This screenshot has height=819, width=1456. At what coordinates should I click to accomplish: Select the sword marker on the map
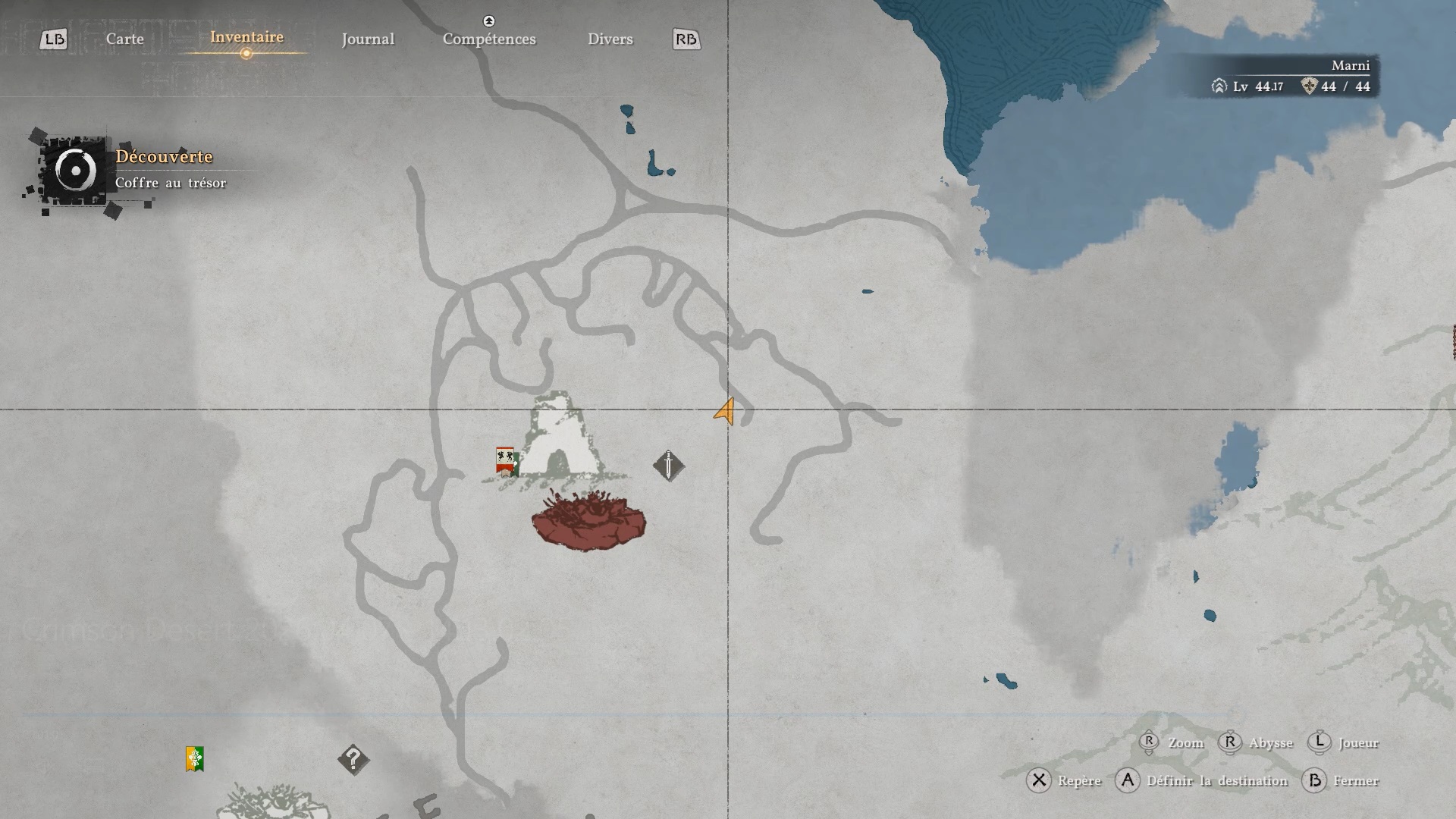[668, 466]
